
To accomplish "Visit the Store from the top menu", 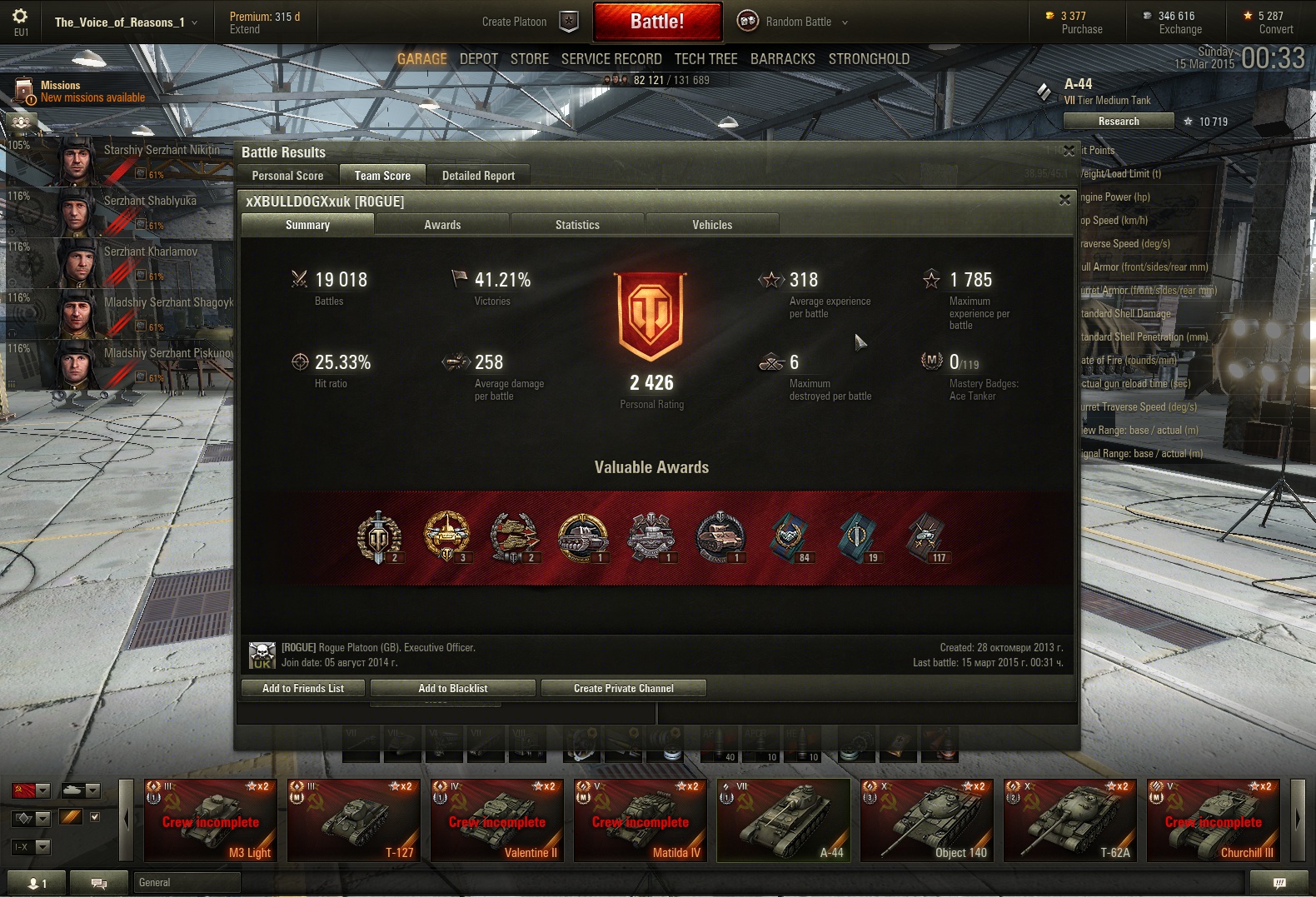I will [530, 59].
